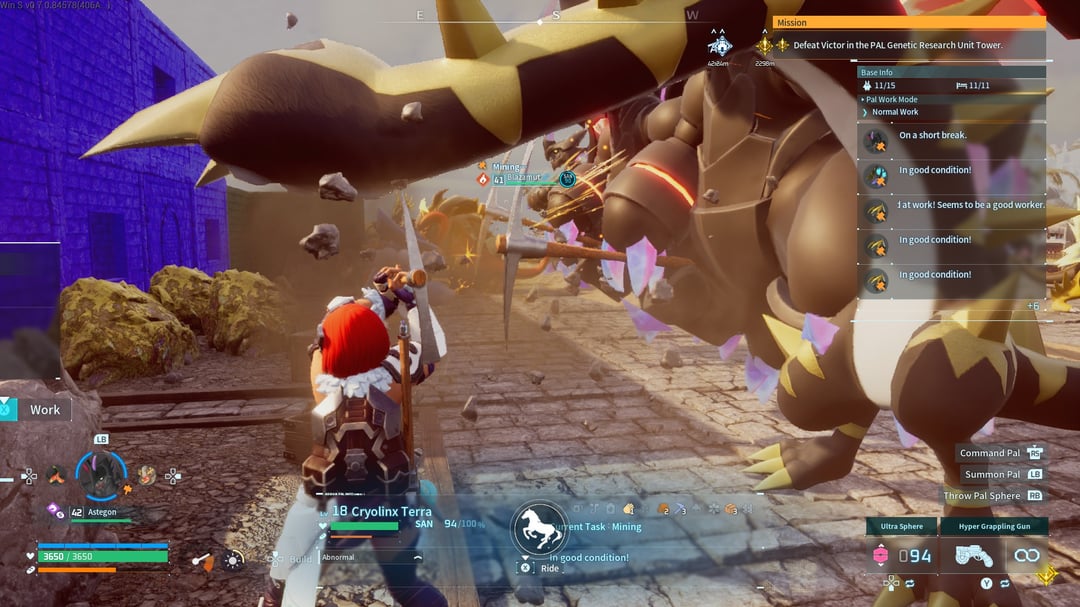1080x607 pixels.
Task: Select the Astegon pal portrait
Action: [101, 475]
